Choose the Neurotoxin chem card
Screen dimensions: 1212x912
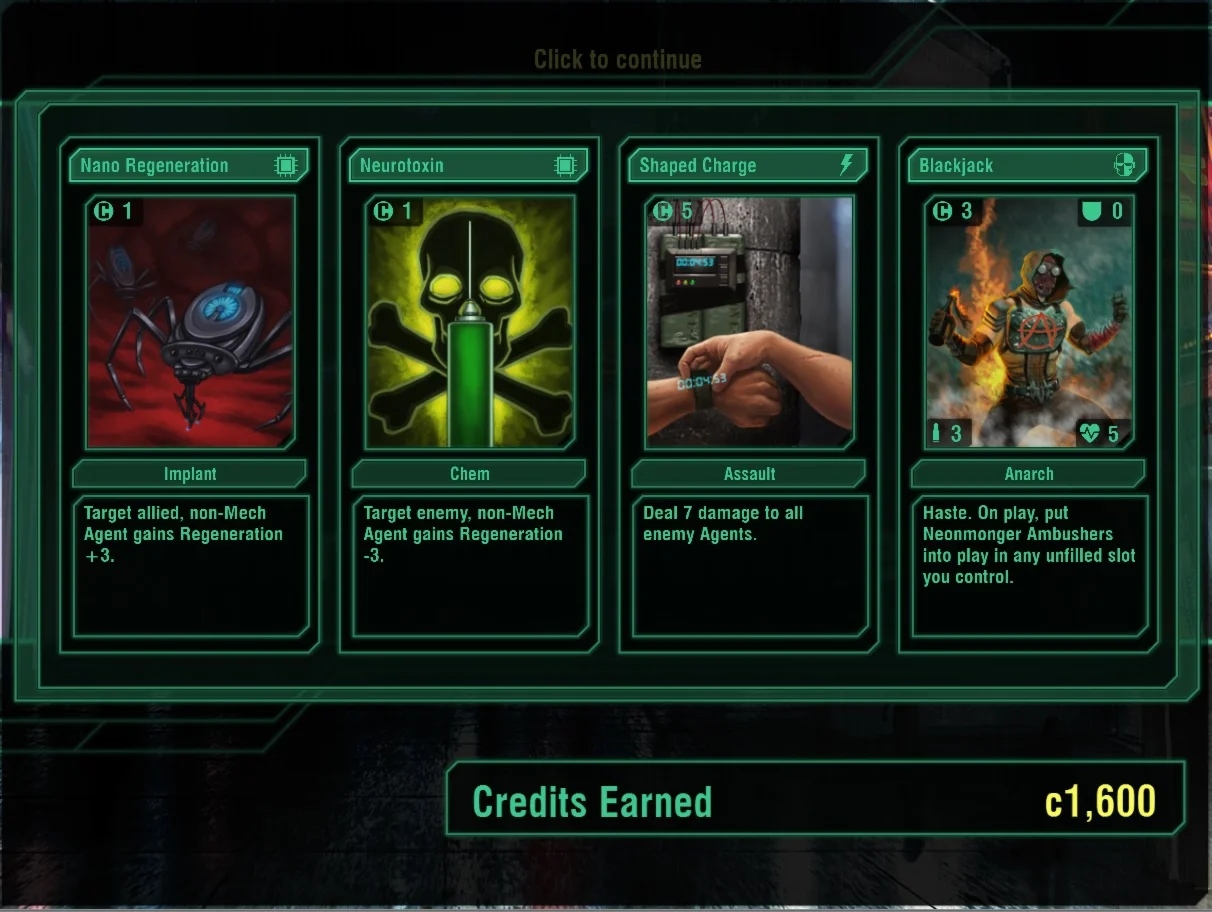coord(469,323)
